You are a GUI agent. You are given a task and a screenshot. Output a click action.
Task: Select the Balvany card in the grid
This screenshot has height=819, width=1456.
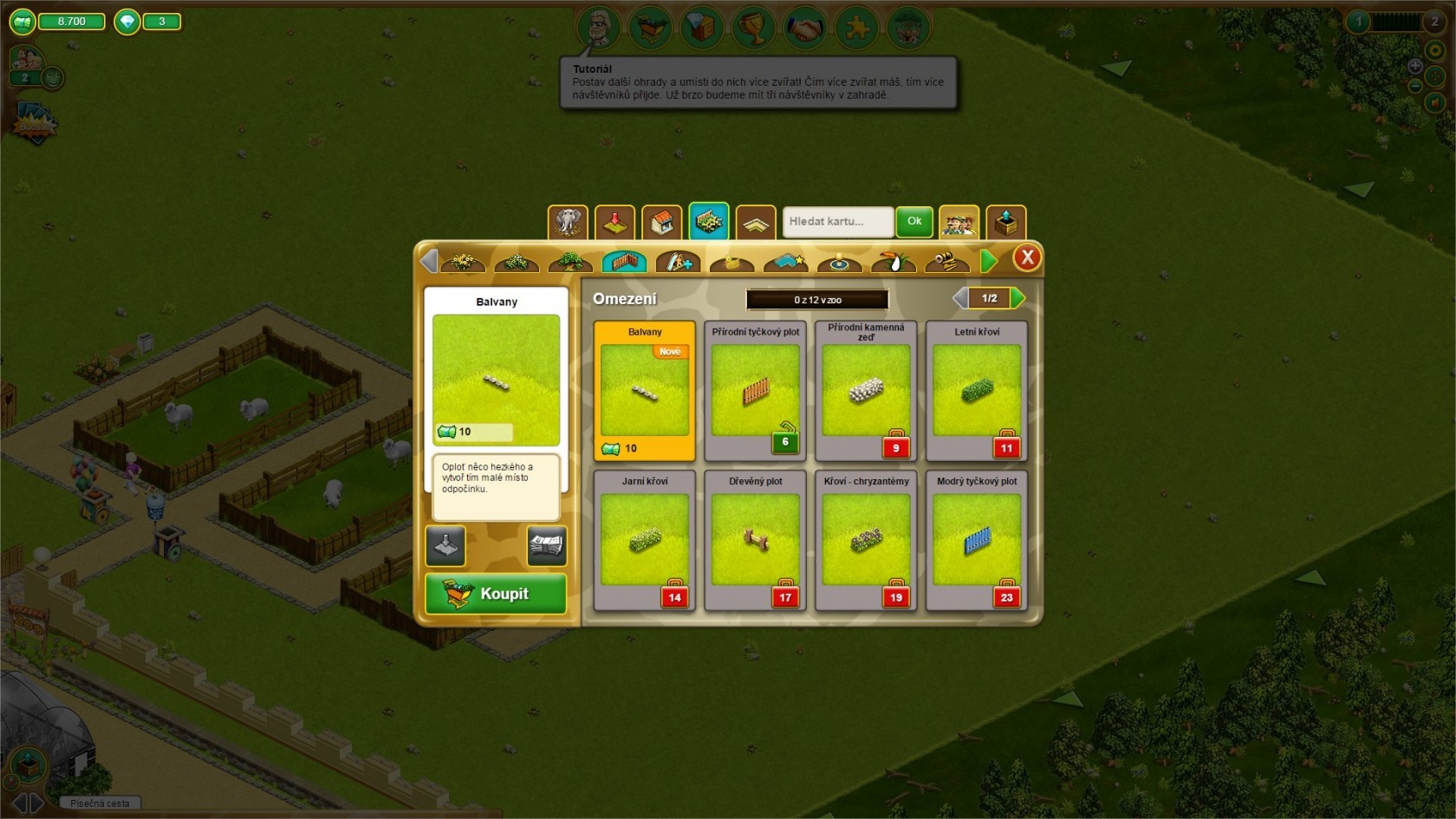[x=644, y=390]
